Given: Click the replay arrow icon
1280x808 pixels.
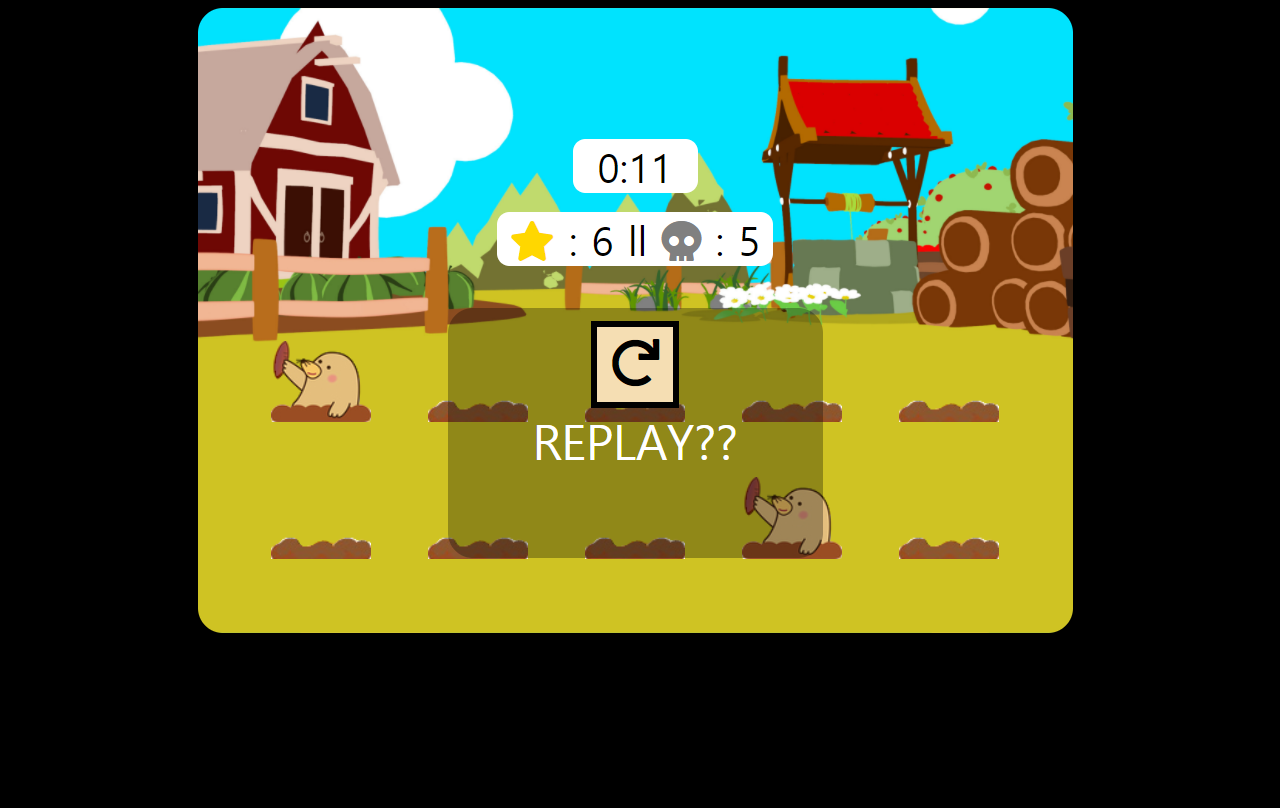Looking at the screenshot, I should point(634,362).
